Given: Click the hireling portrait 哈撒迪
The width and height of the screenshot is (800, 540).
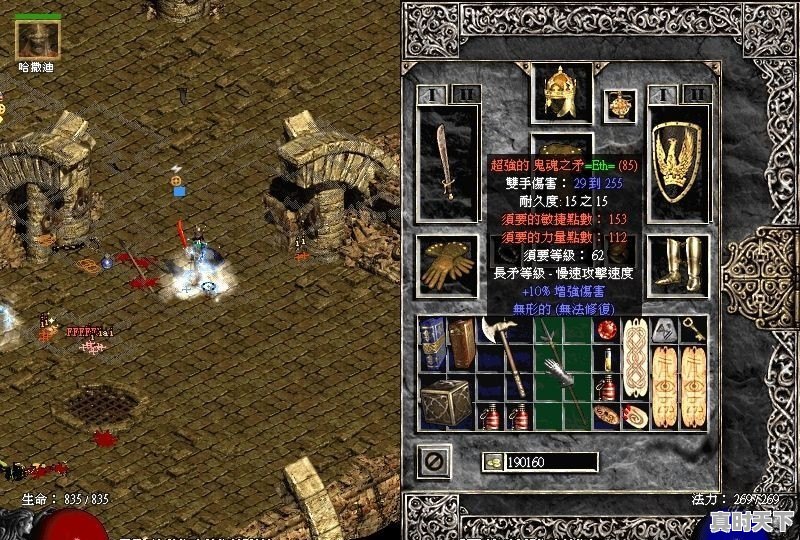Looking at the screenshot, I should click(38, 38).
